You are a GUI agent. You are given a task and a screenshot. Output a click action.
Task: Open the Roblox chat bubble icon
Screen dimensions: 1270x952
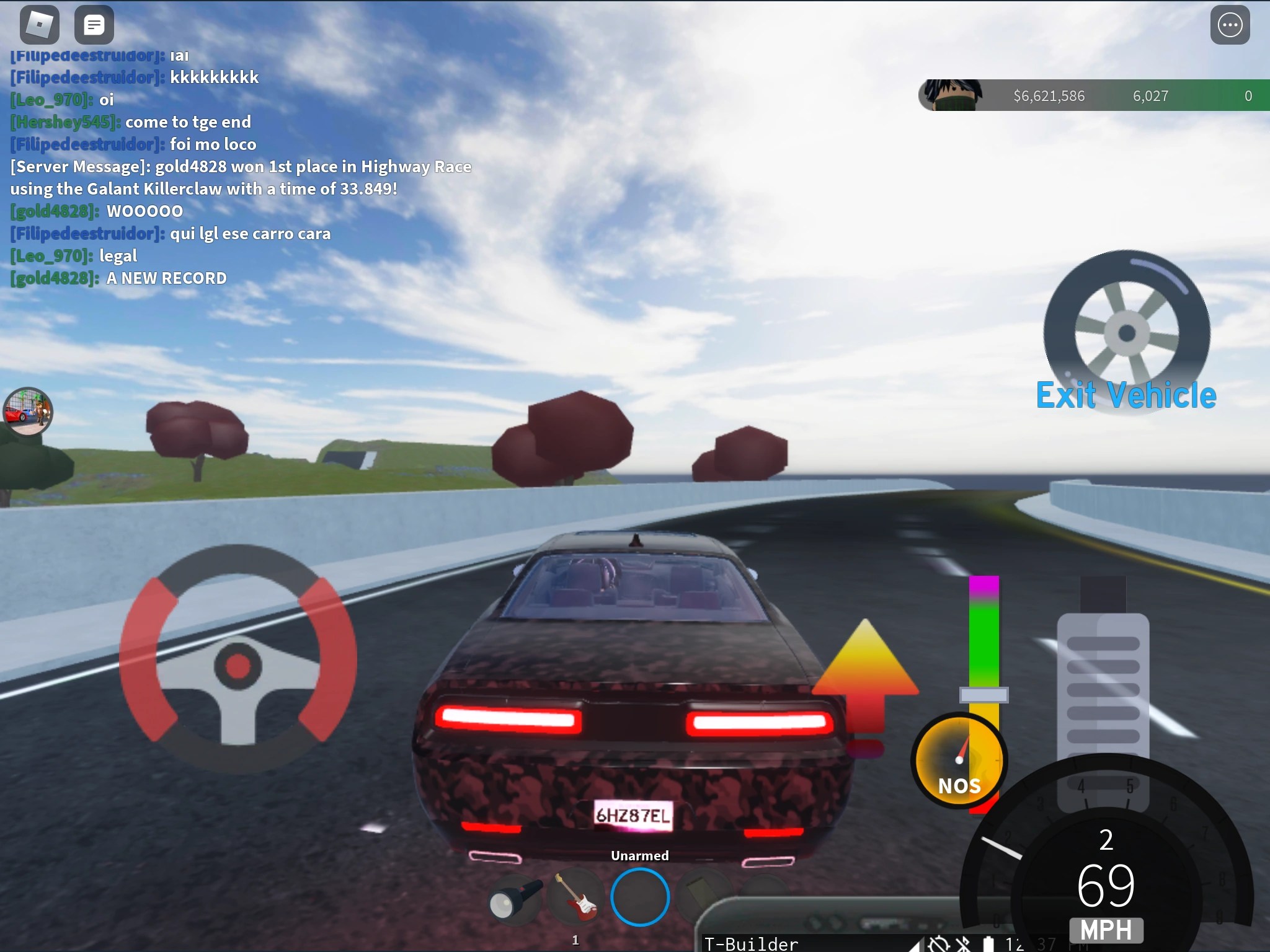pos(94,25)
